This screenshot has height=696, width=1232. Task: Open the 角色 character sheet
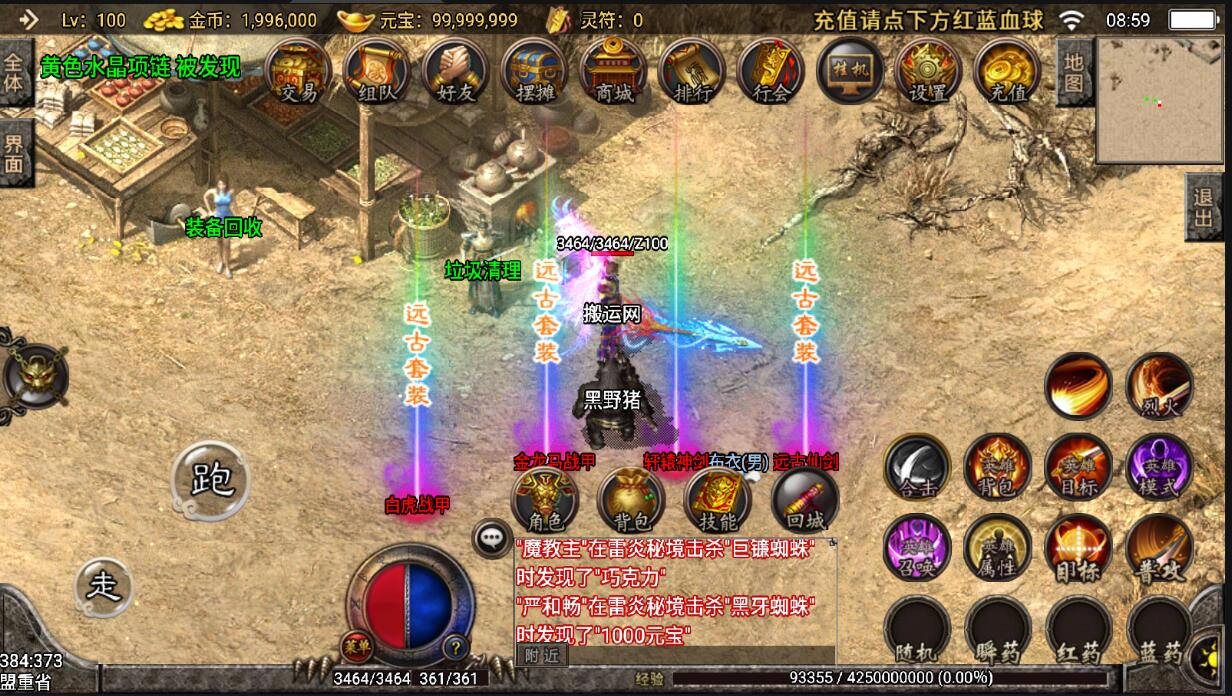click(x=545, y=500)
